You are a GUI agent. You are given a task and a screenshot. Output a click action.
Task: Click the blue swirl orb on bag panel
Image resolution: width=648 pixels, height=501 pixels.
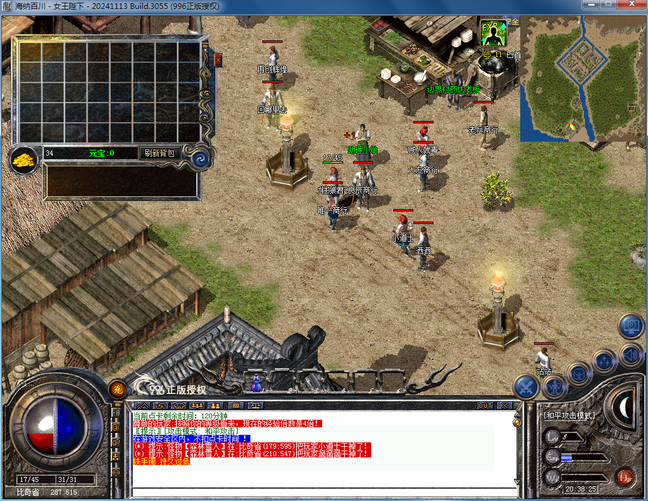(x=200, y=156)
